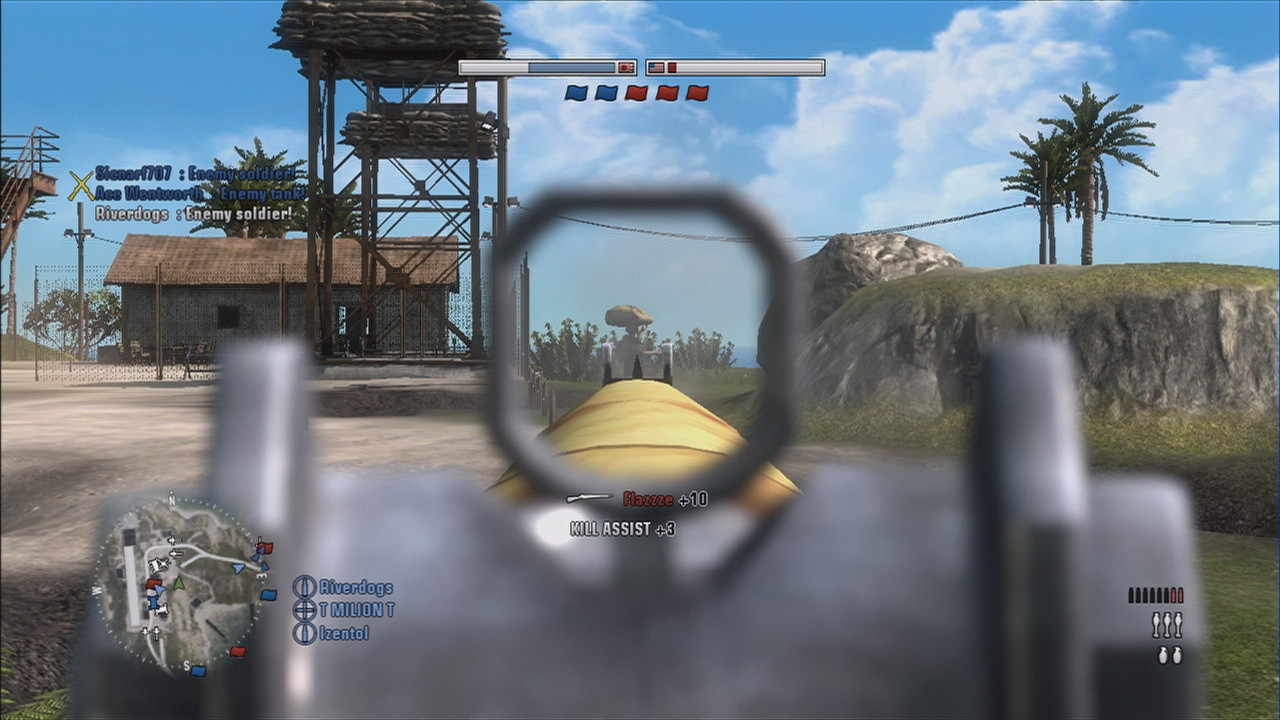Click the green player arrow on the minimap

[x=178, y=583]
